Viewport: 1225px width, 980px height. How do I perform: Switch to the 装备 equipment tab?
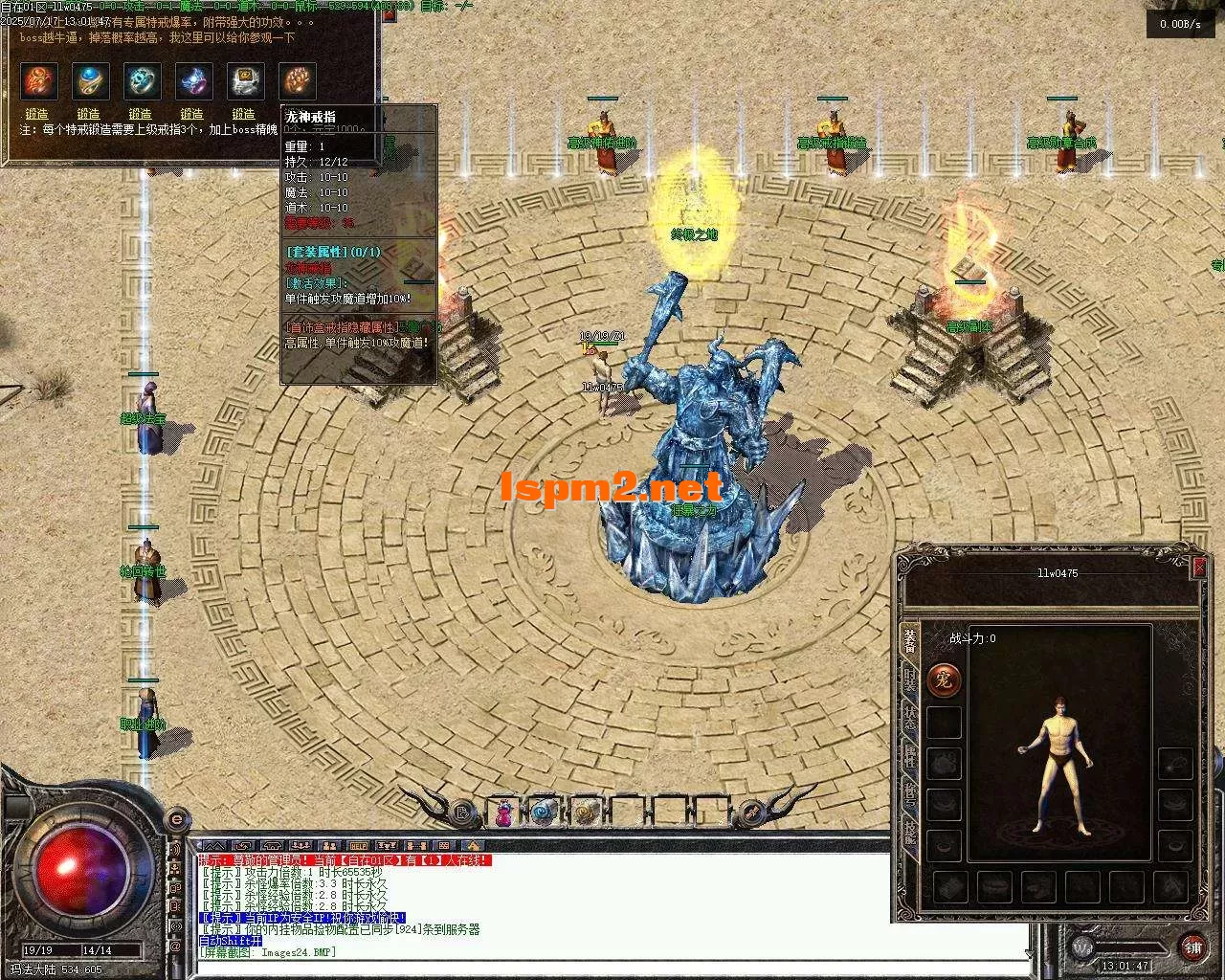click(x=909, y=641)
